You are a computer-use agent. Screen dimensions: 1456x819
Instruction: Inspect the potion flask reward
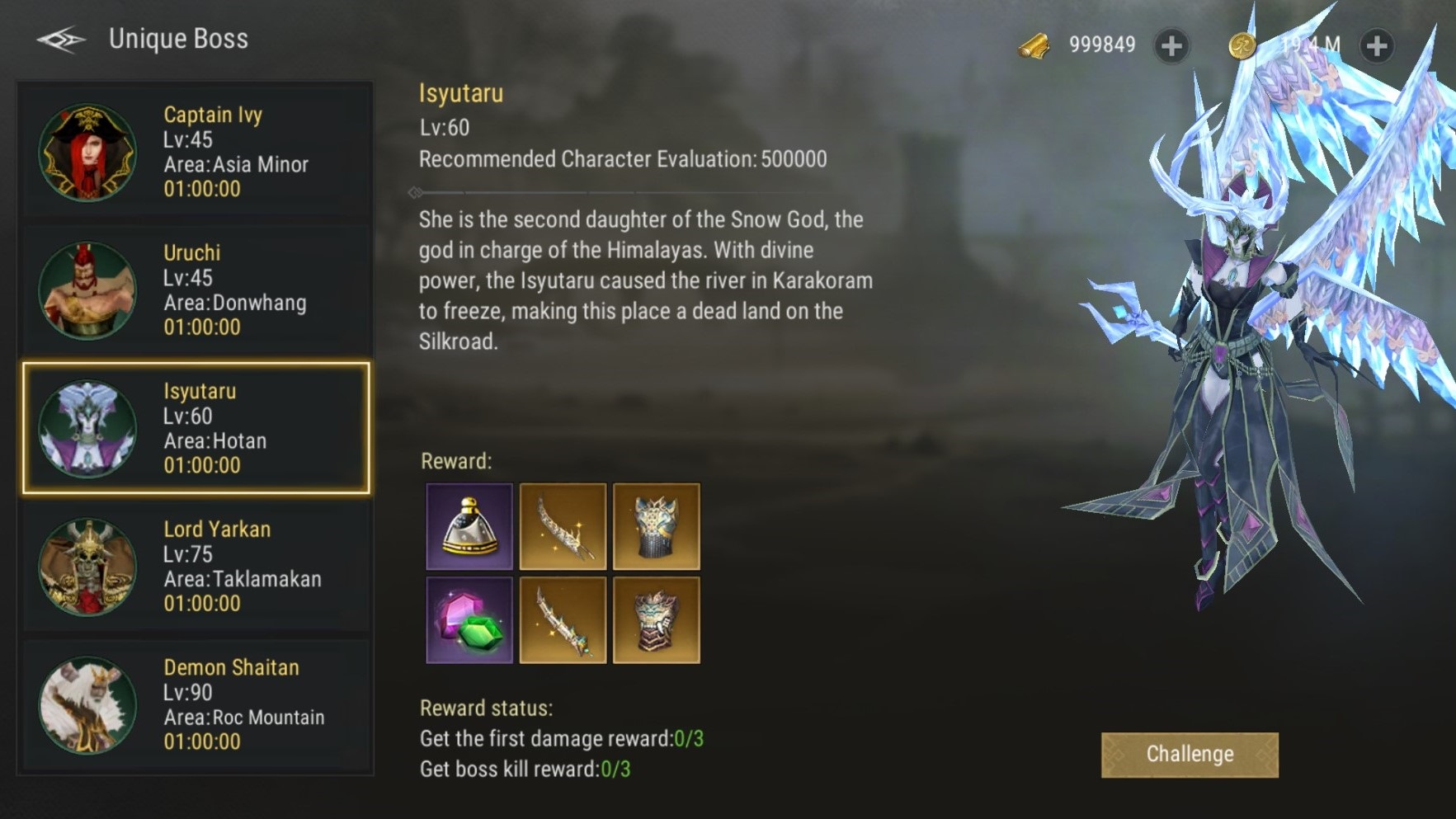[x=469, y=527]
